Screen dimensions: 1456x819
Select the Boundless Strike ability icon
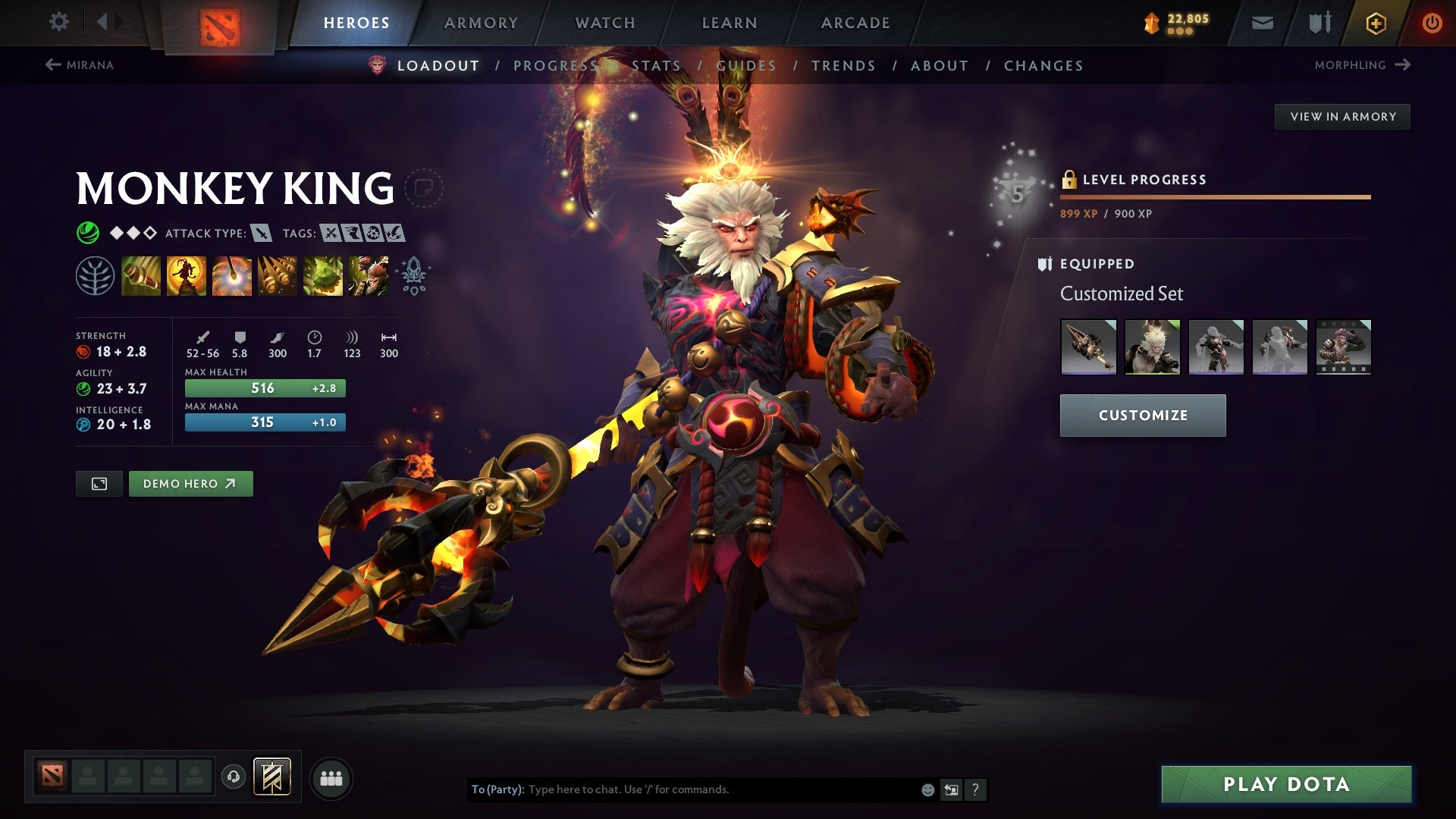(141, 275)
